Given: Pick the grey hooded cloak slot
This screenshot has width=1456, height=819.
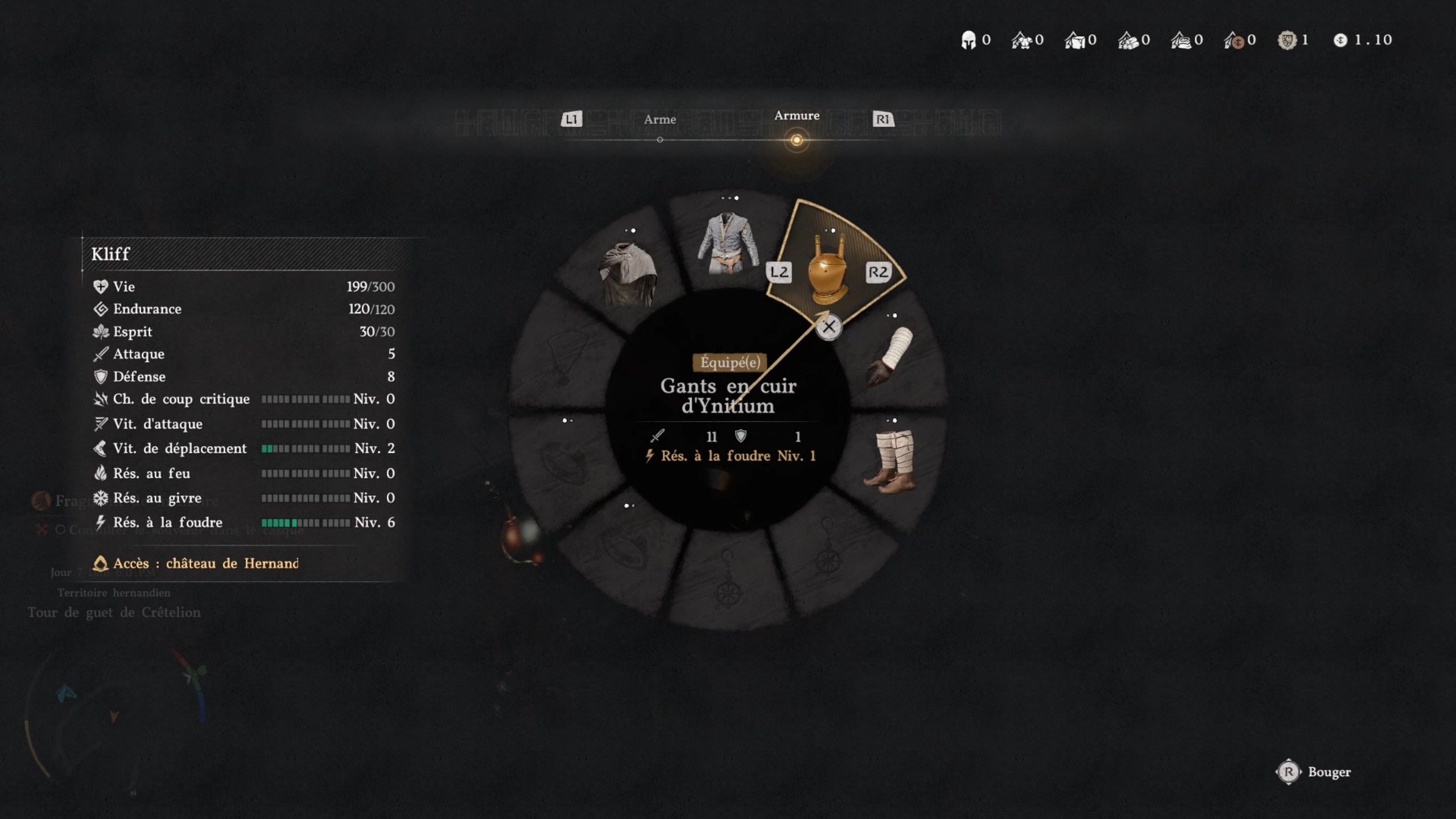Looking at the screenshot, I should pos(628,274).
